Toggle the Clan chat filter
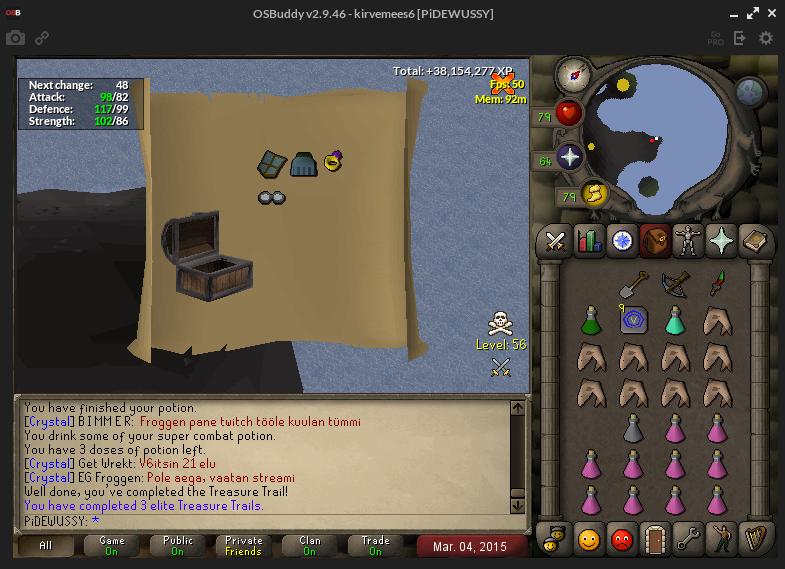Screen dimensions: 785x569 [310, 547]
